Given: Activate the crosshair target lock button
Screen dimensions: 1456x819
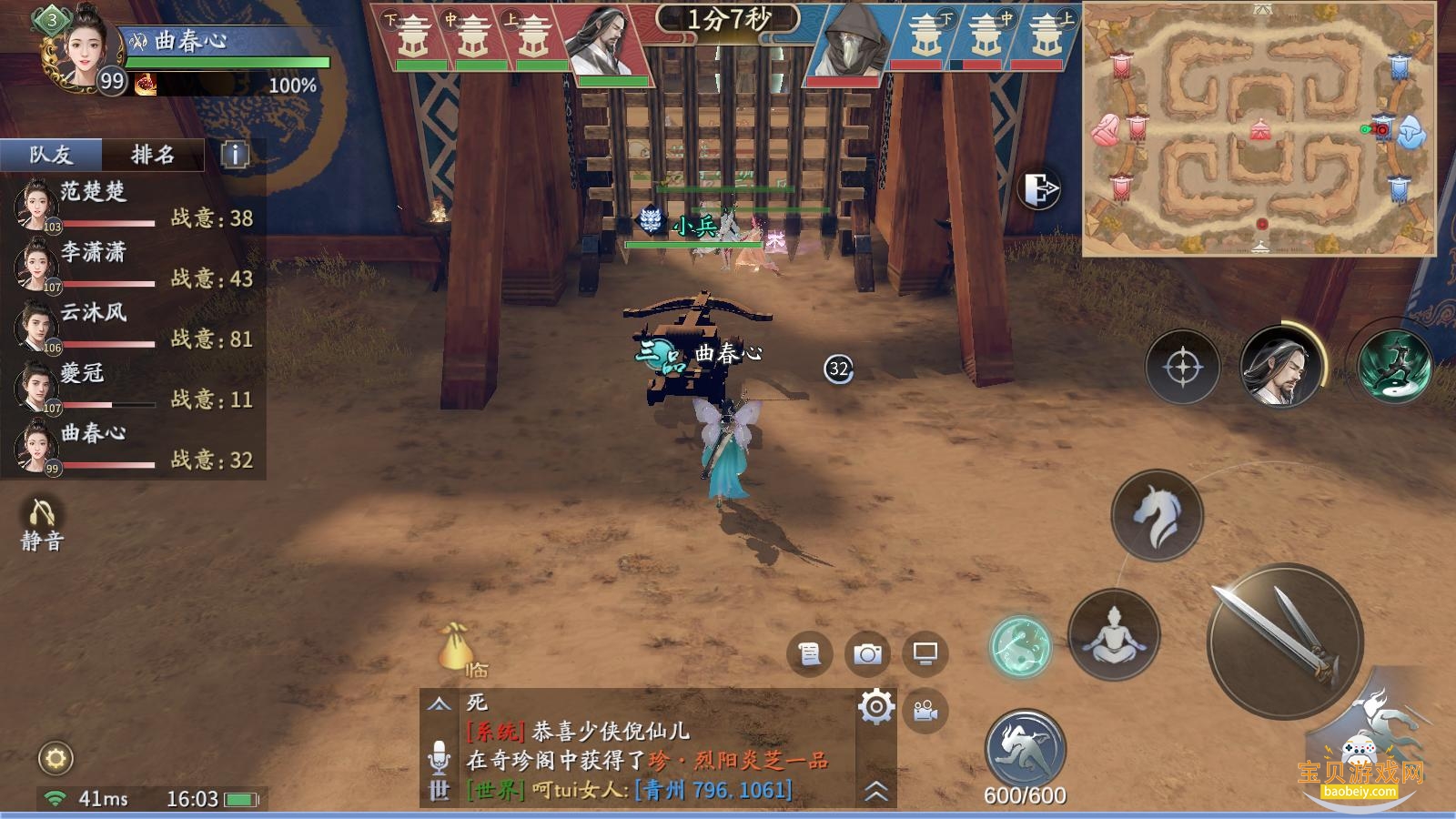Looking at the screenshot, I should [1182, 368].
